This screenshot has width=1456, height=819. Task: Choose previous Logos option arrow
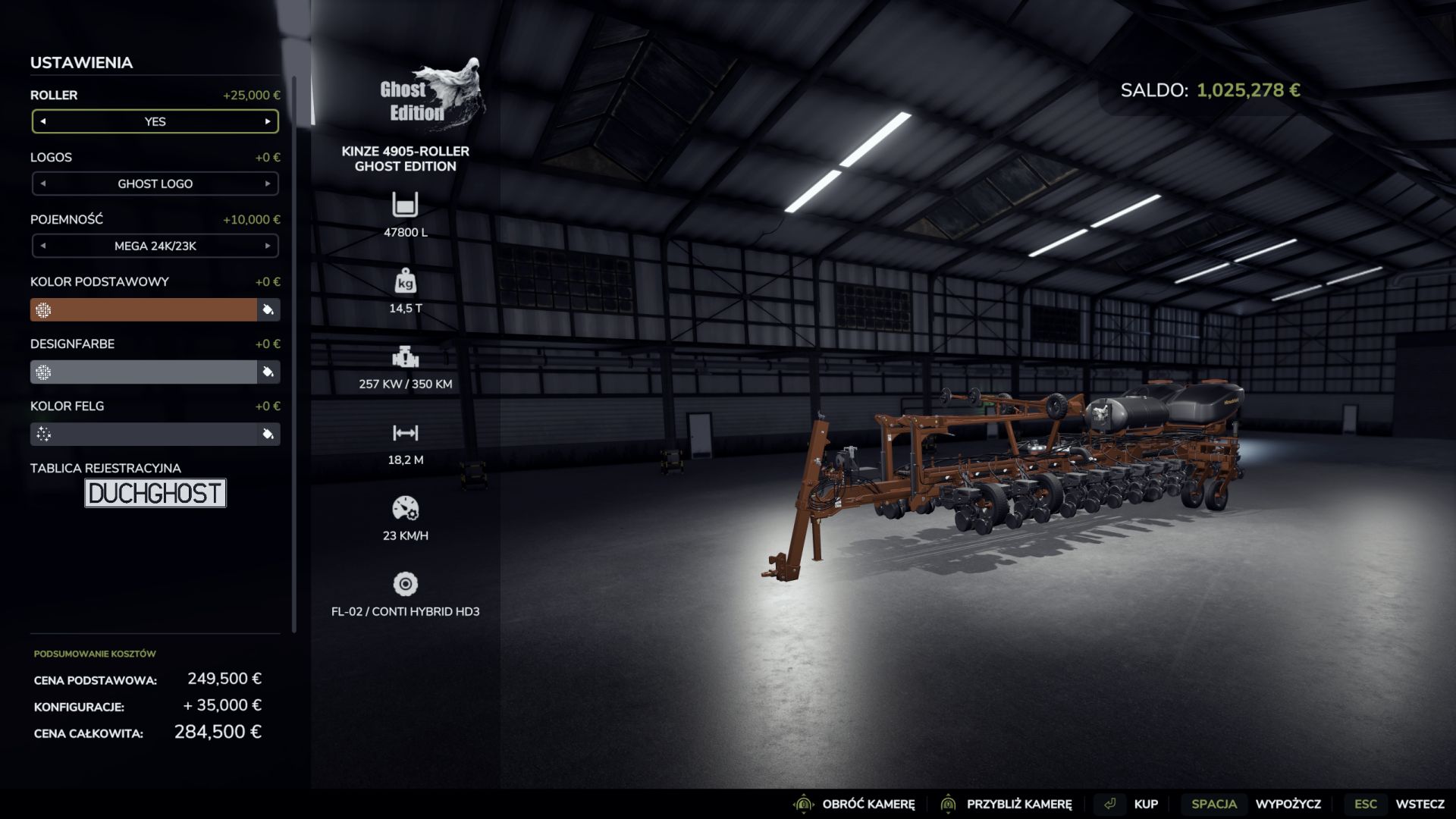43,184
